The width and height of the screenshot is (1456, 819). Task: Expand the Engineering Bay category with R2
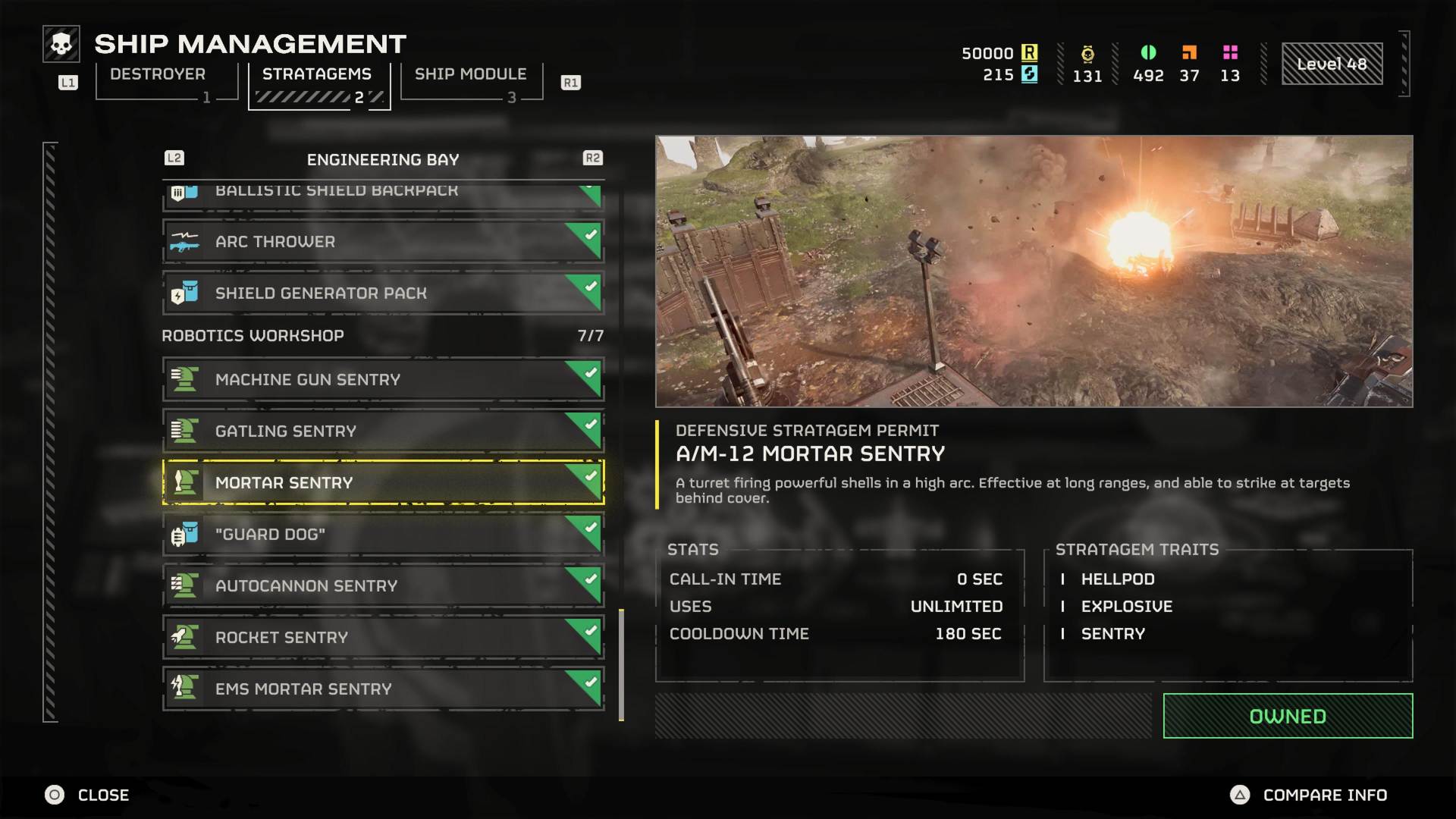click(594, 158)
